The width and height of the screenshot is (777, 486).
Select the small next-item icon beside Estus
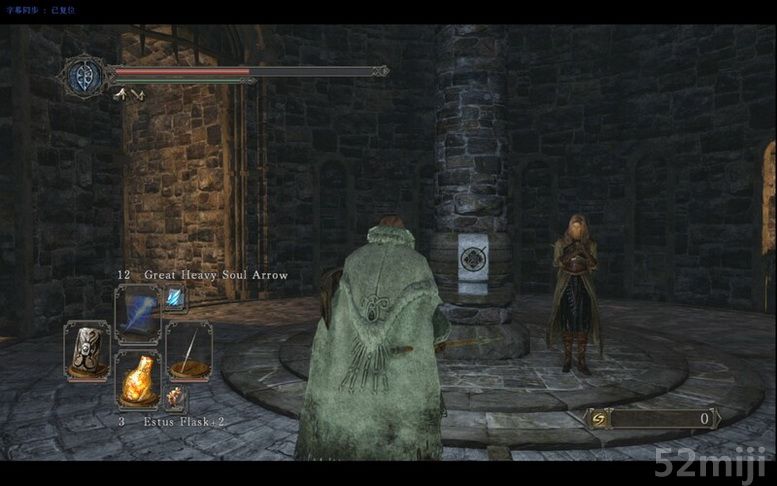click(176, 398)
